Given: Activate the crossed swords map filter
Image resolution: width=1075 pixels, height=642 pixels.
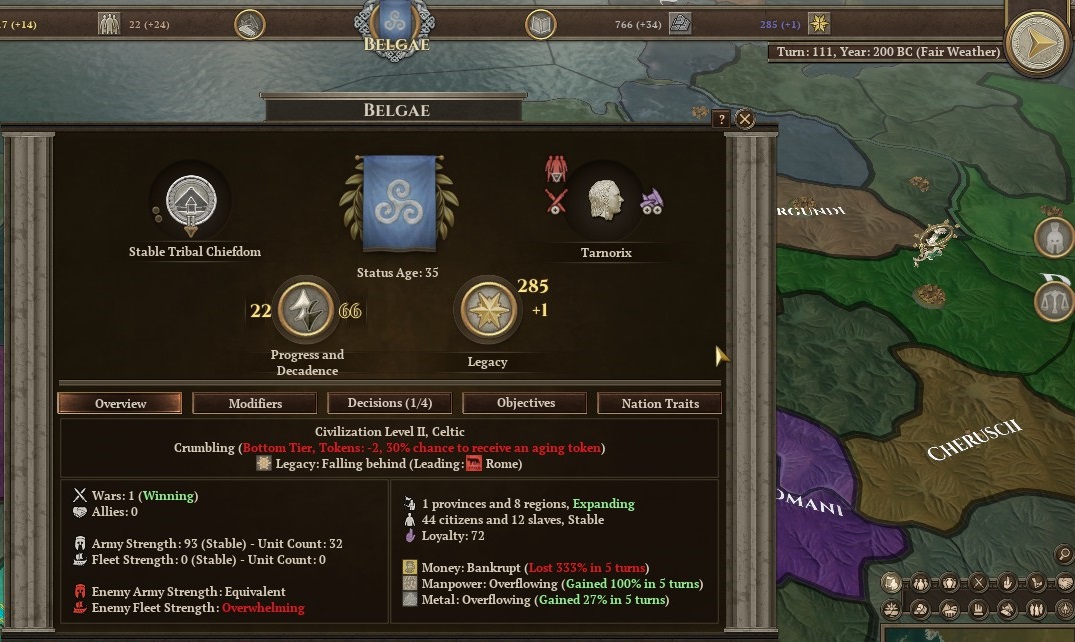Looking at the screenshot, I should point(979,583).
